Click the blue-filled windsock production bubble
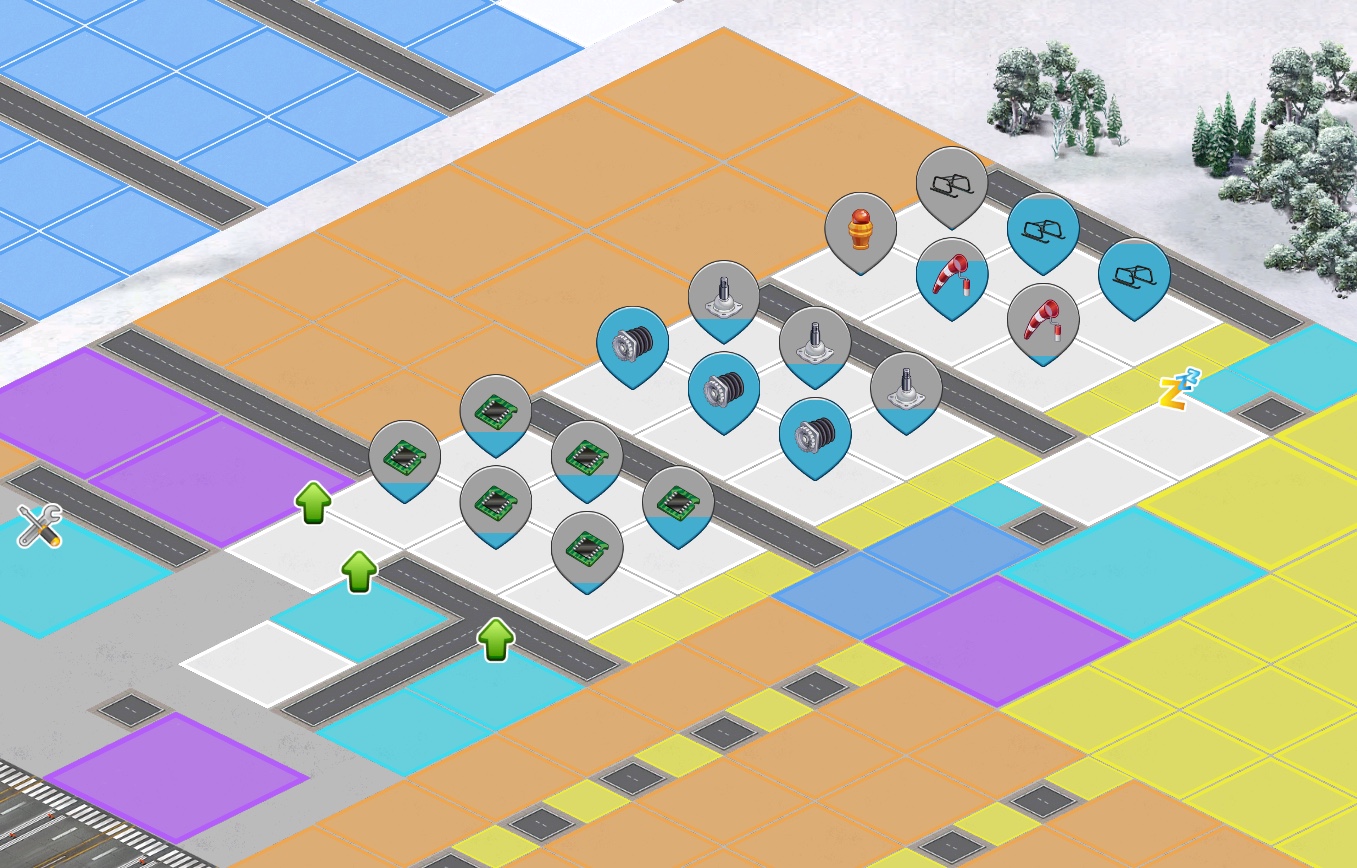Image resolution: width=1357 pixels, height=868 pixels. point(951,275)
